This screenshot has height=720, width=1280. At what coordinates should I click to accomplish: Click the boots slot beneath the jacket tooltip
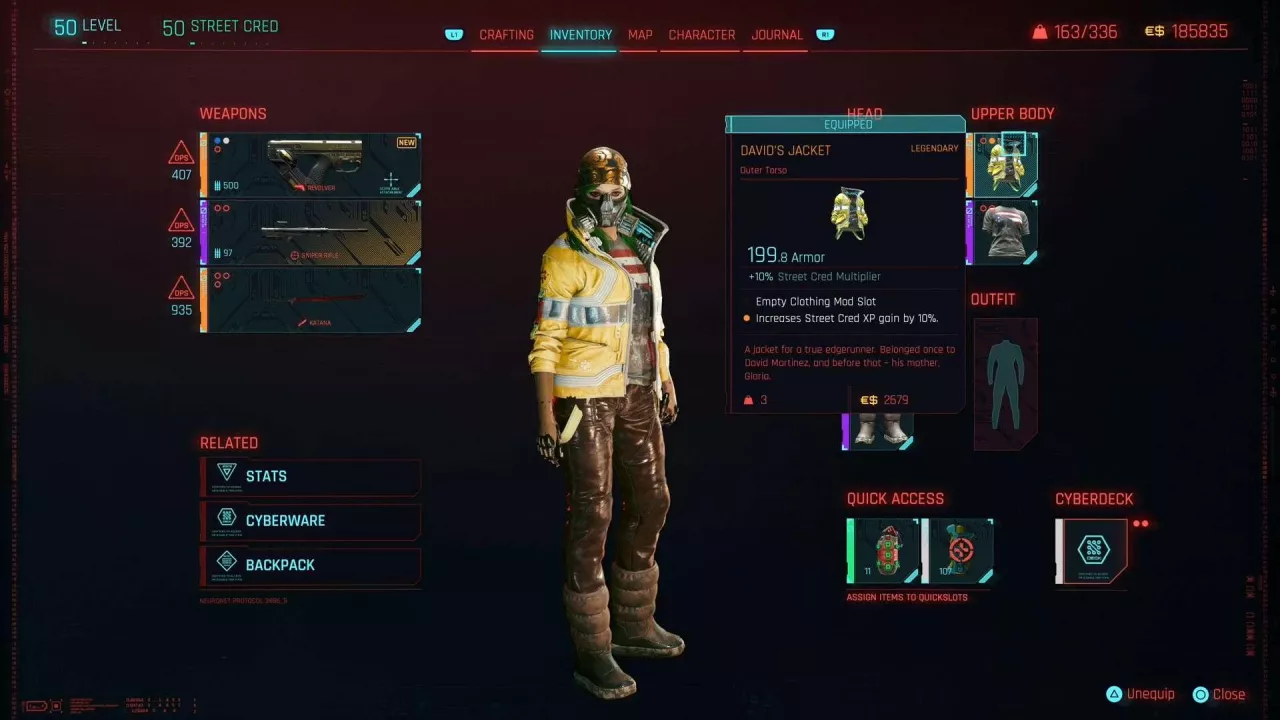(878, 429)
